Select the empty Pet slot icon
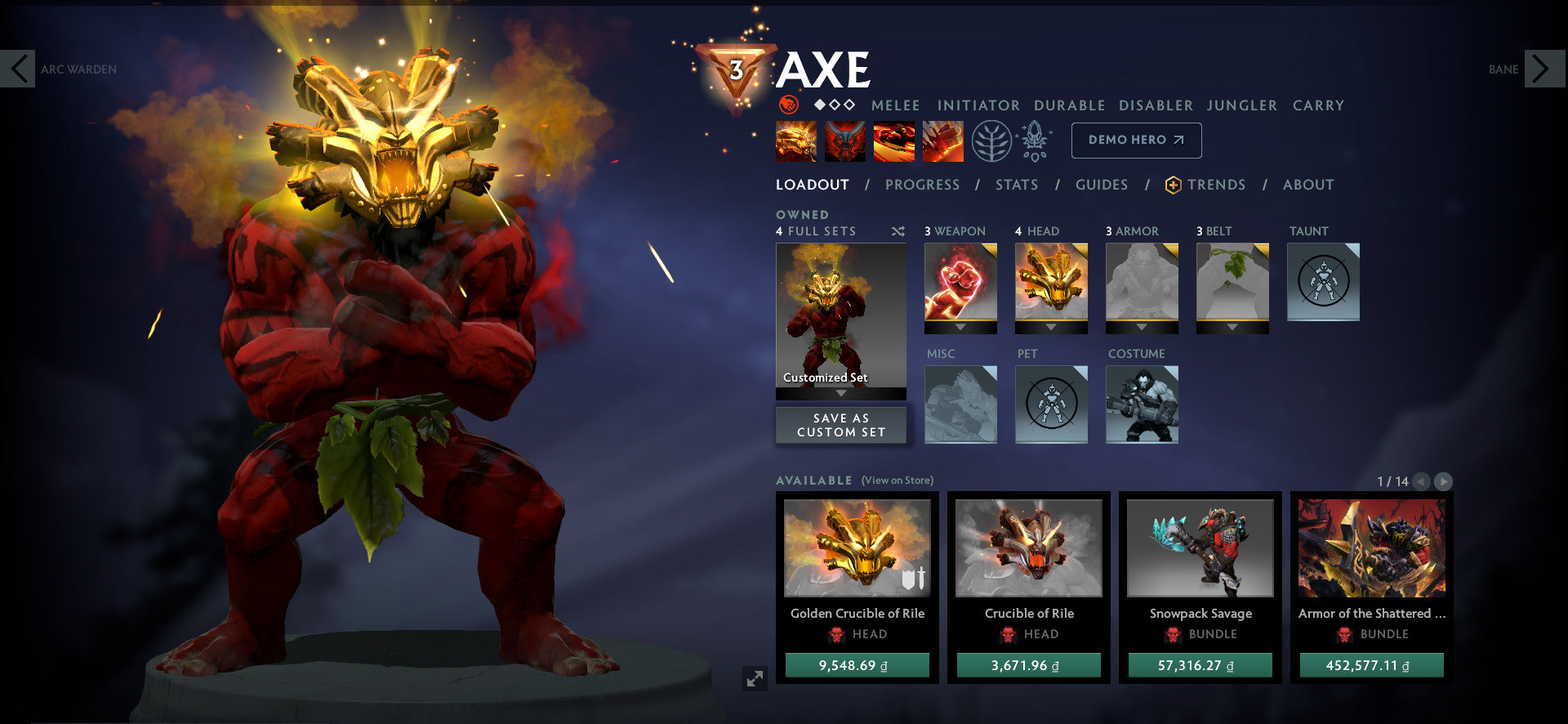This screenshot has height=724, width=1568. (1052, 404)
